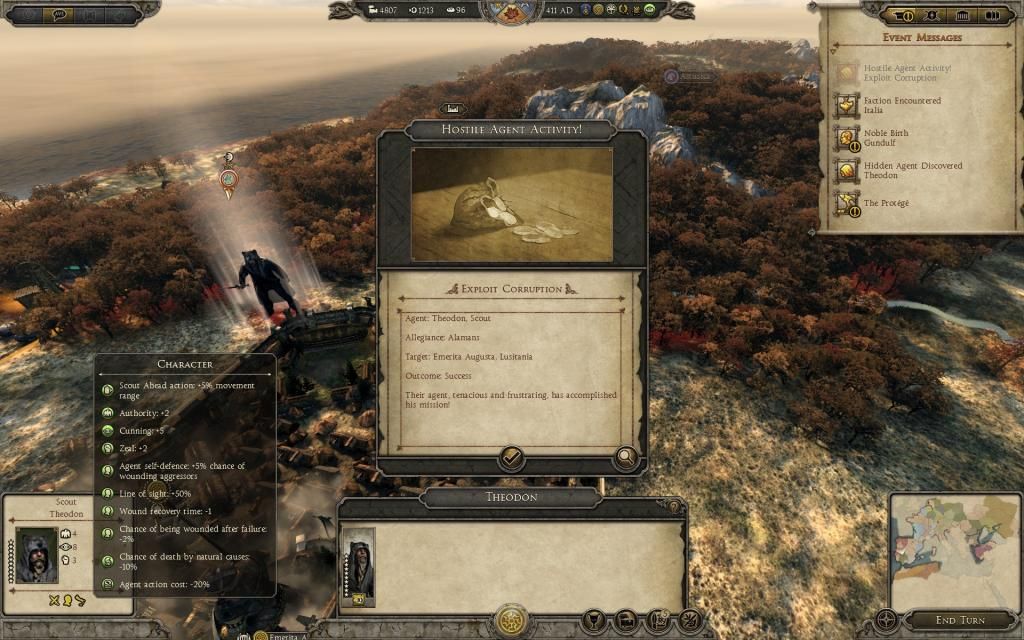Open the speech bubble advisor button
This screenshot has height=640, width=1024.
(58, 15)
